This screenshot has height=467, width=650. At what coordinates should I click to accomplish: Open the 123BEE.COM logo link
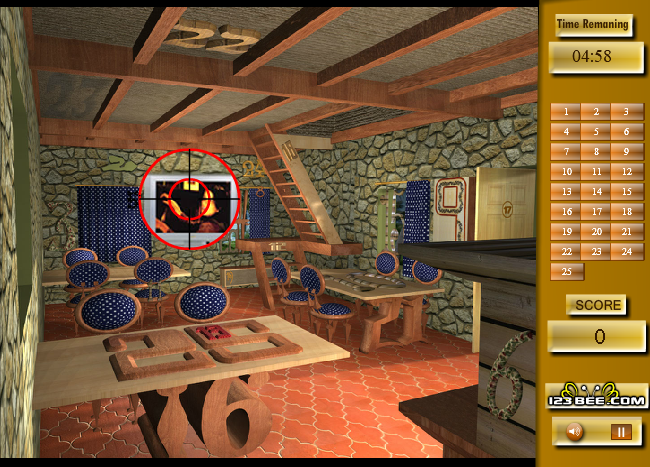tap(597, 395)
